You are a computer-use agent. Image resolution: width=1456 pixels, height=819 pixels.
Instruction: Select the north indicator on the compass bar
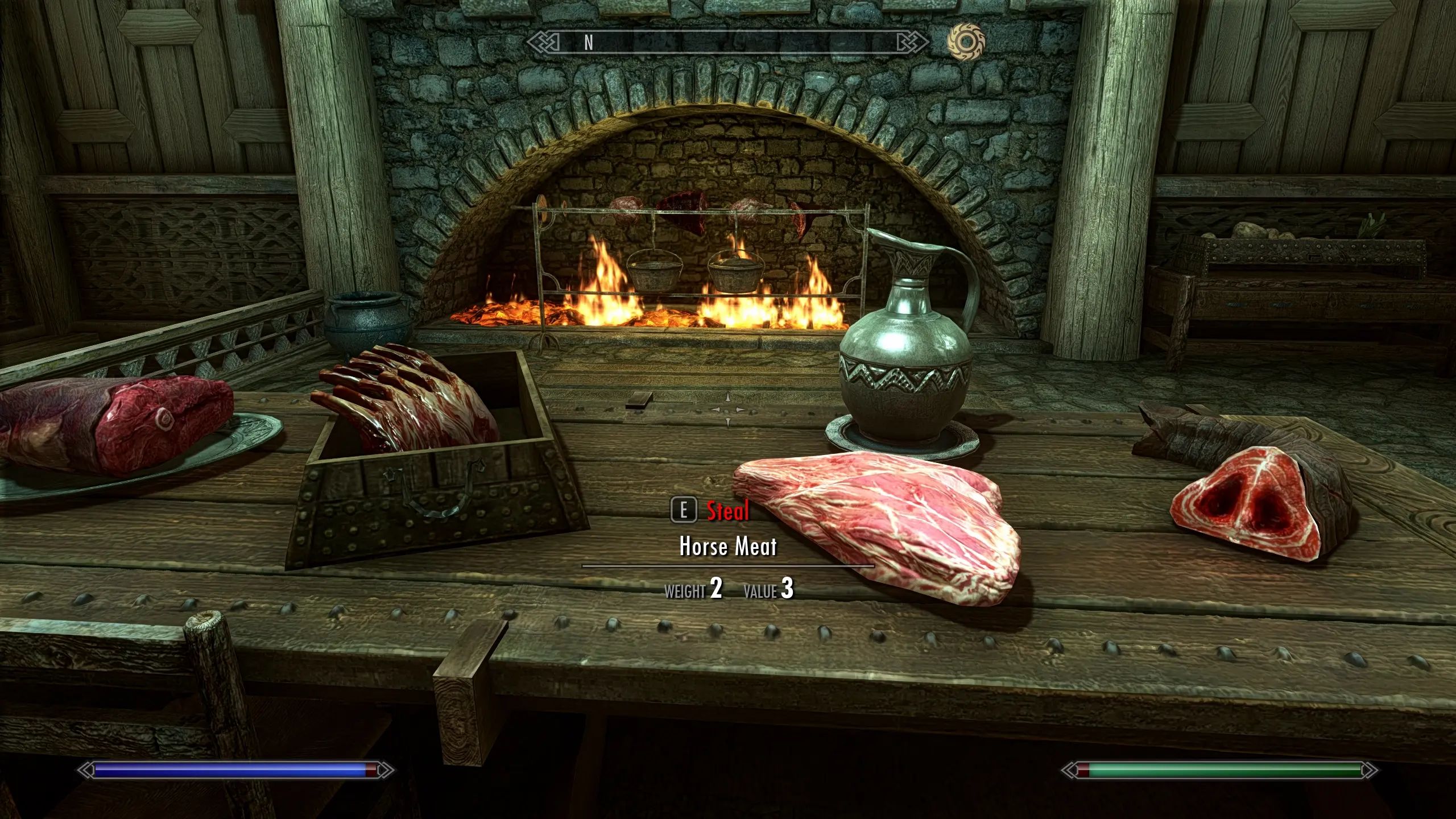coord(589,42)
